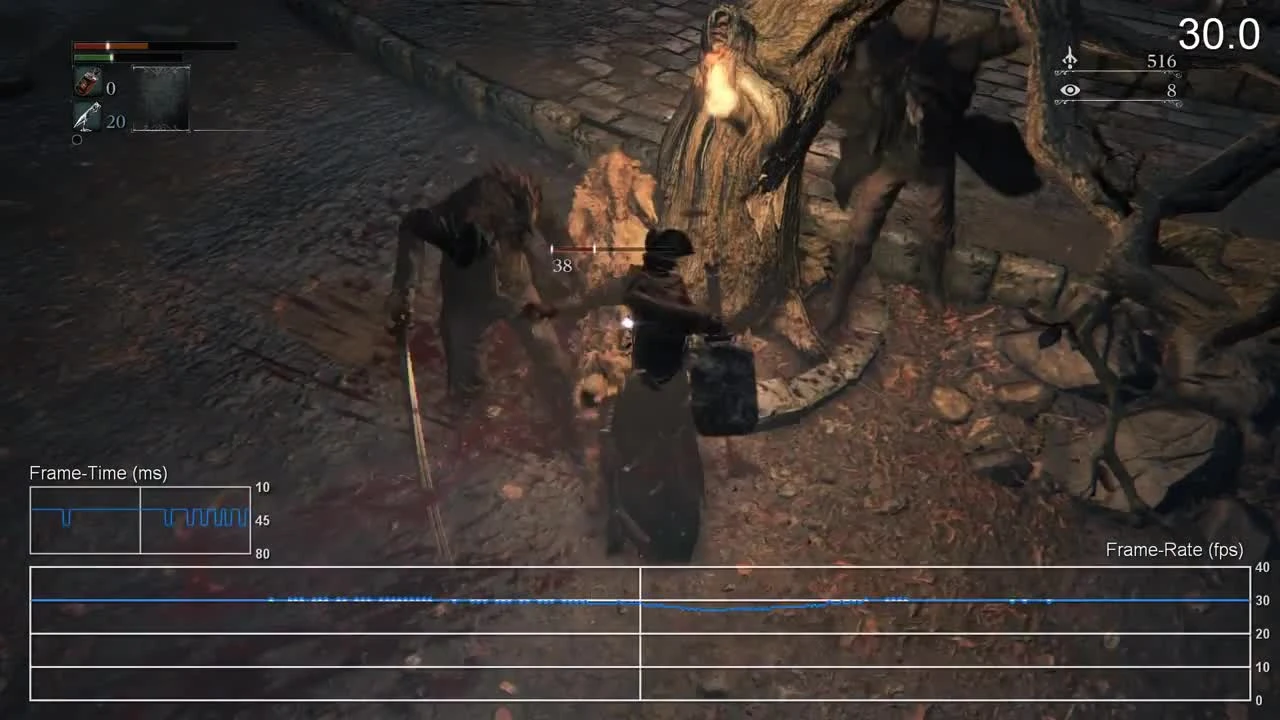Click the 30.0 FPS counter digits
Screen dimensions: 1280x720
(x=1218, y=34)
